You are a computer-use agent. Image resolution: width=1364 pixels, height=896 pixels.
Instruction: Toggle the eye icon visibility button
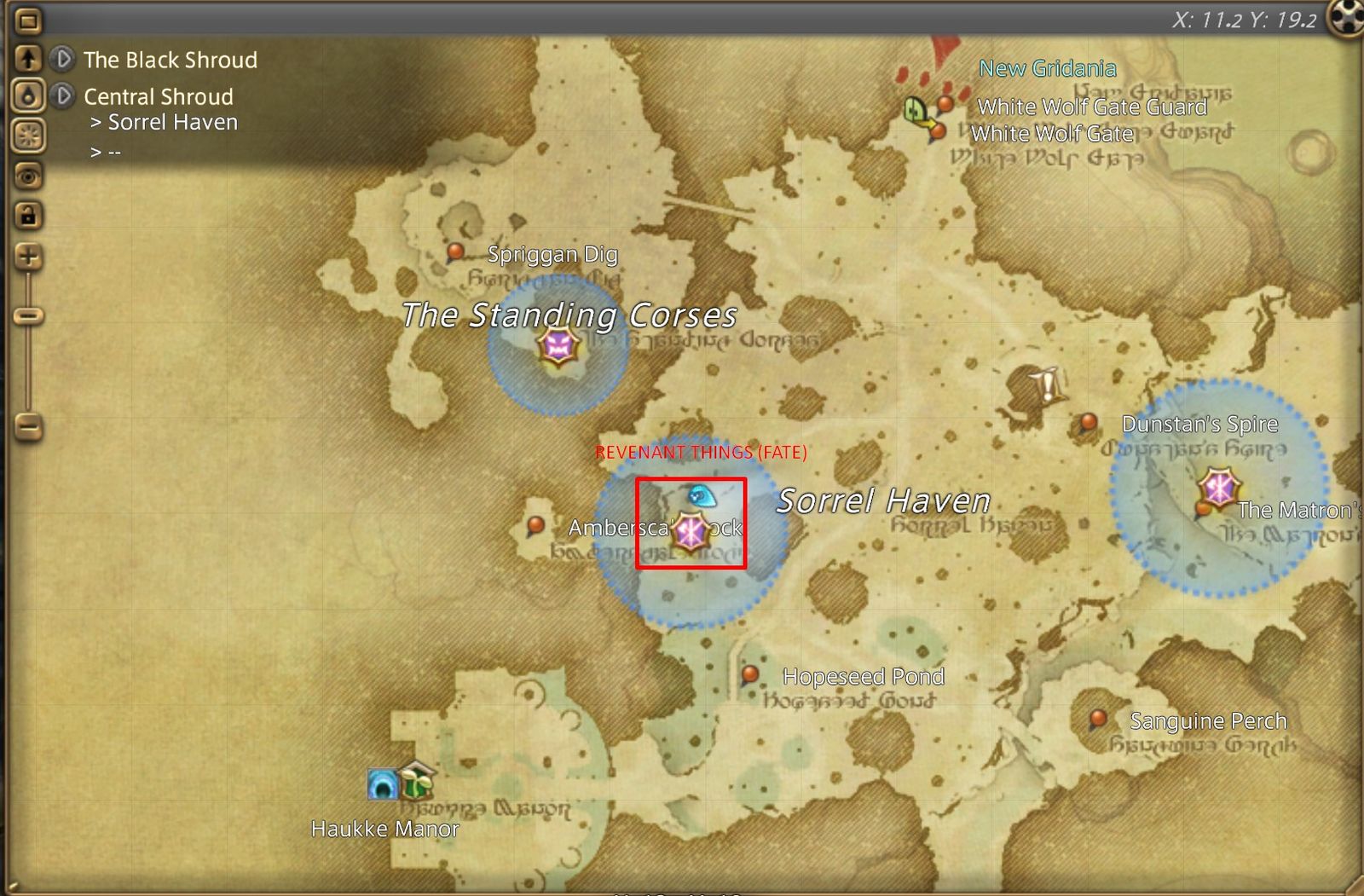tap(28, 176)
